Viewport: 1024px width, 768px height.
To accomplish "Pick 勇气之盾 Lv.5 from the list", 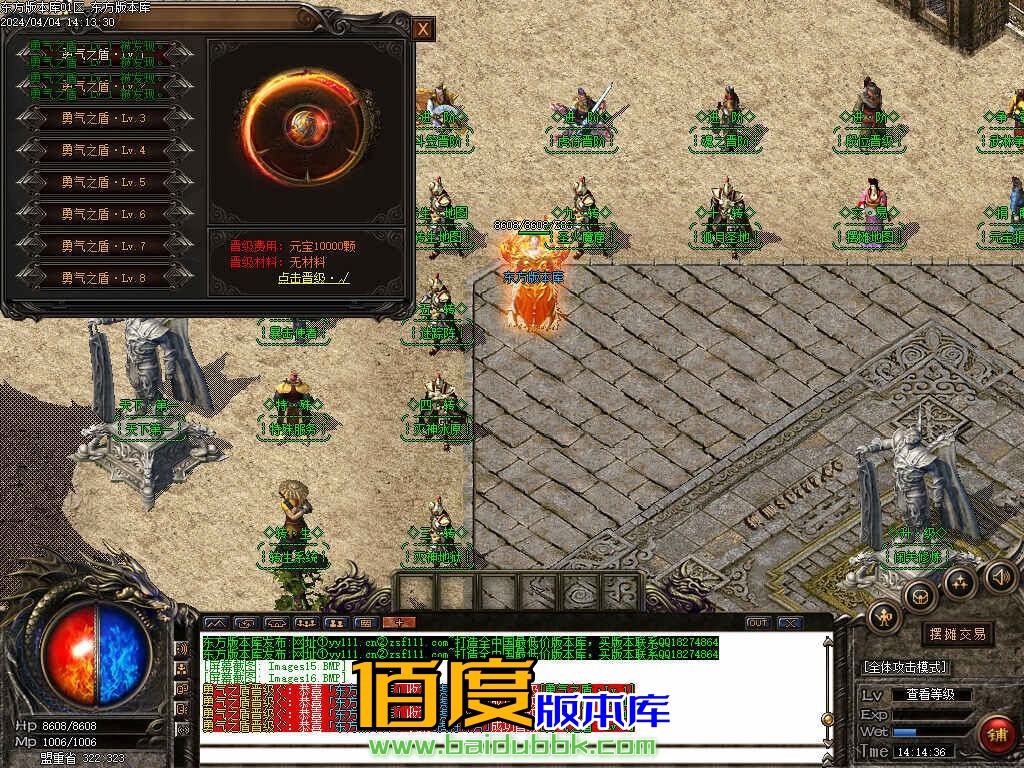I will pos(103,183).
